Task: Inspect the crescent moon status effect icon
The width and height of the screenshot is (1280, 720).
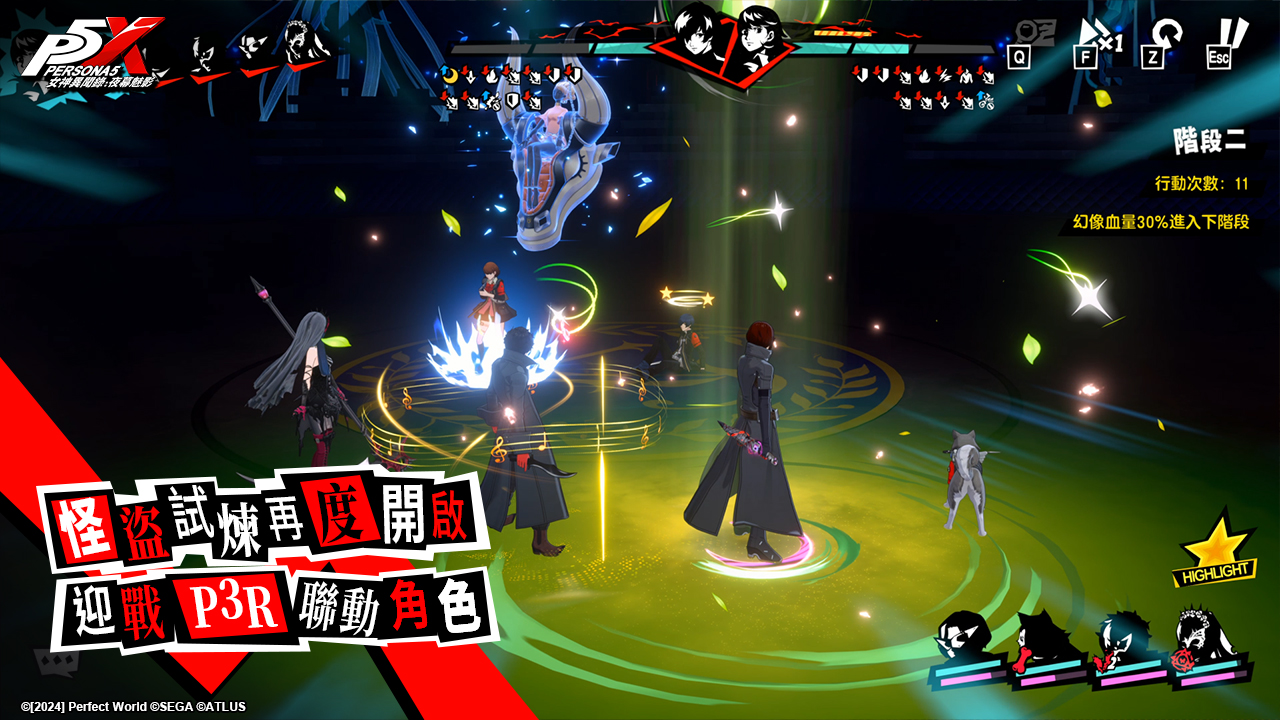Action: coord(449,73)
